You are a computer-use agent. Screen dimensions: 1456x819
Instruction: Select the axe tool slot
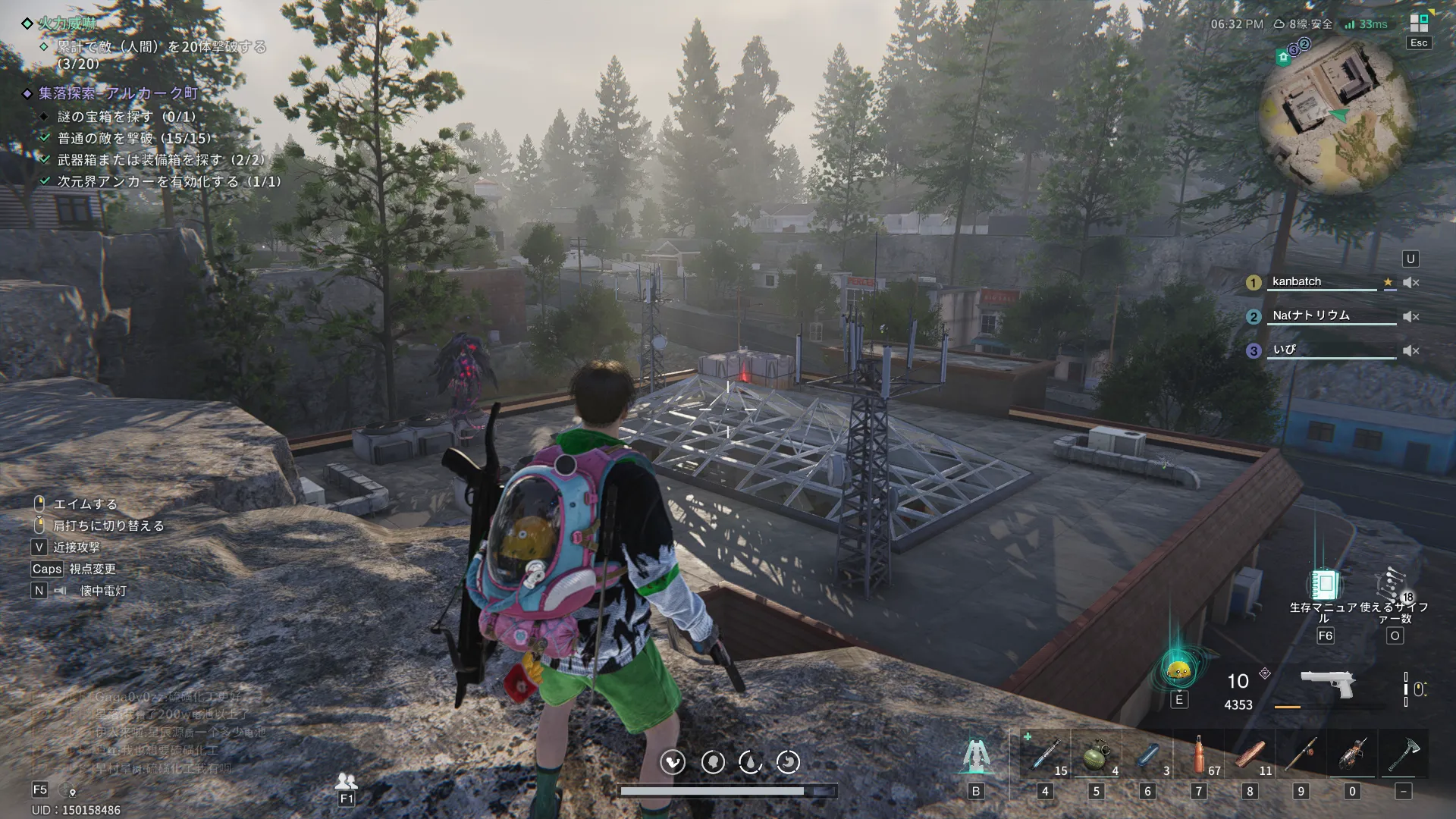point(1404,755)
